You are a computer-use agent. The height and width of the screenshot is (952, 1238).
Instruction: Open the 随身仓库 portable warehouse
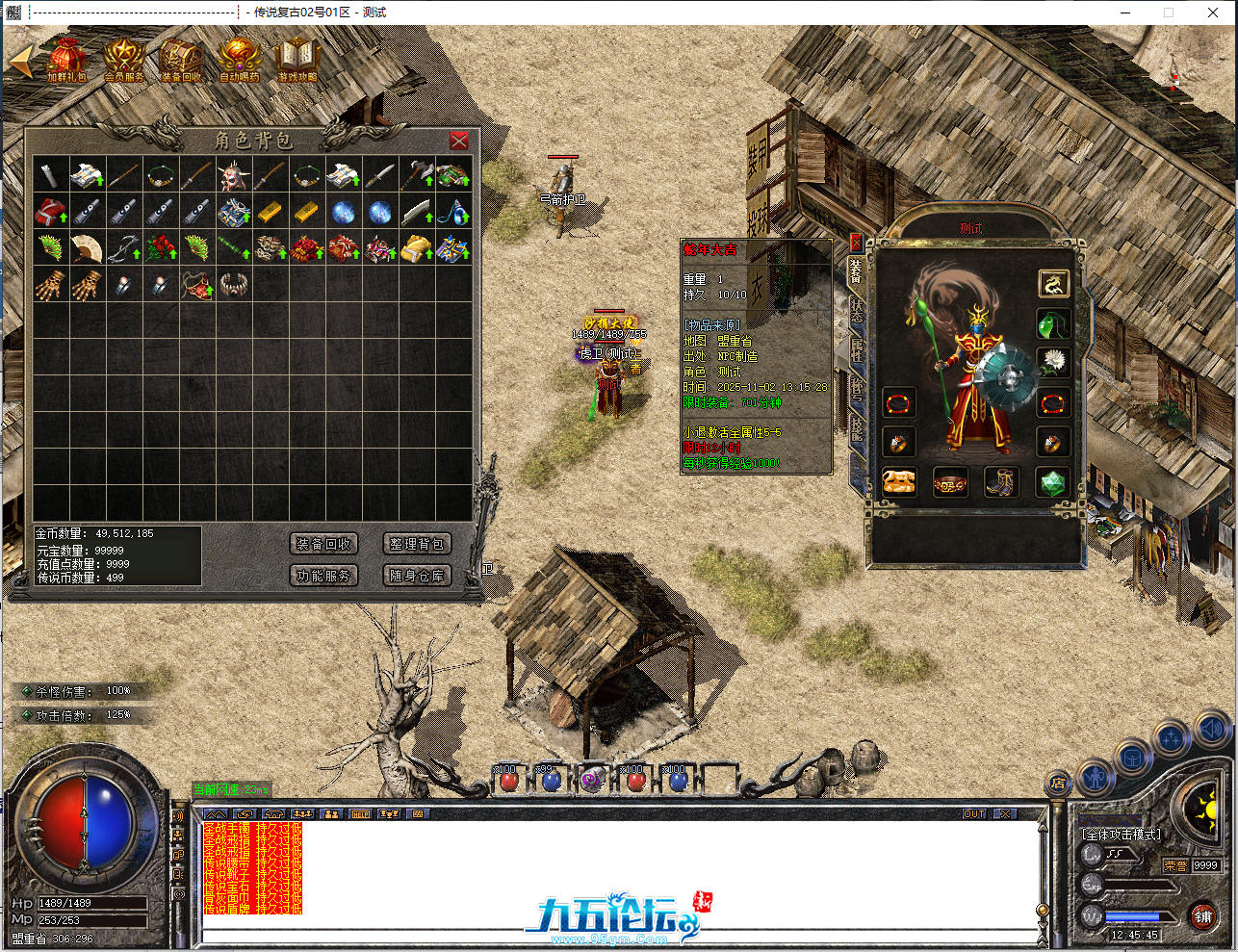tap(416, 576)
